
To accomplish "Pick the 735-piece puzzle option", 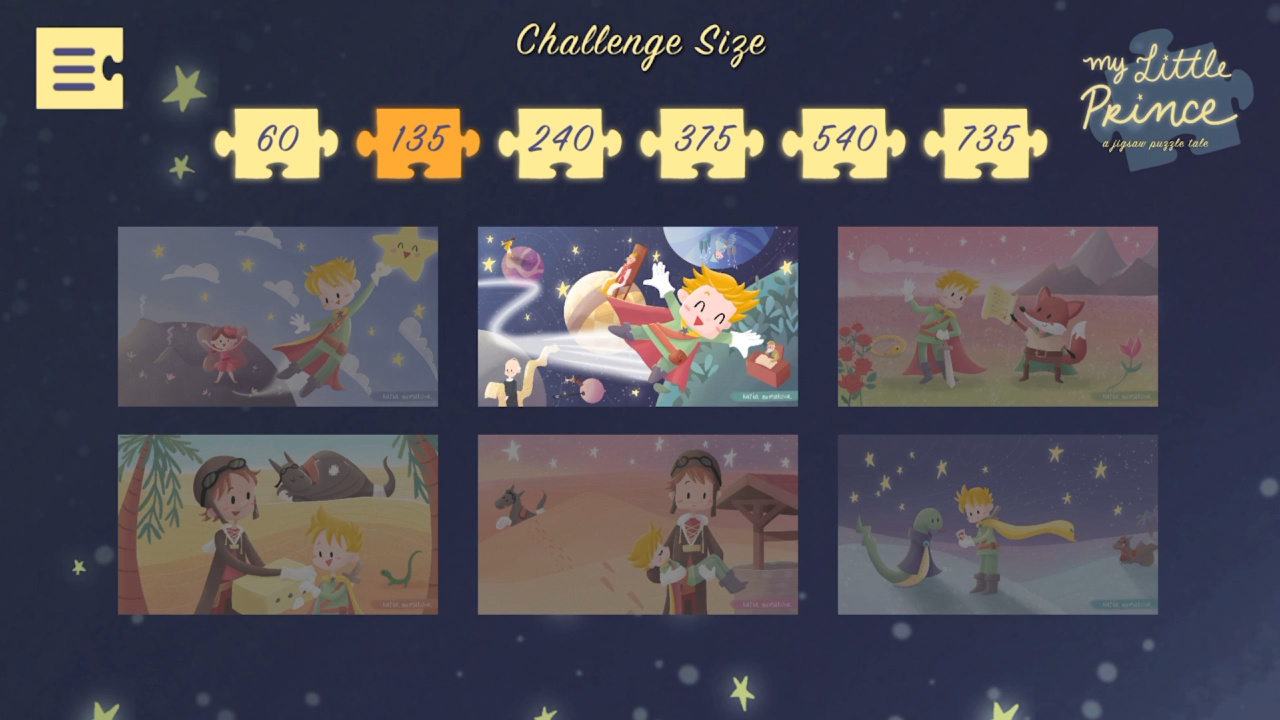I will click(989, 140).
